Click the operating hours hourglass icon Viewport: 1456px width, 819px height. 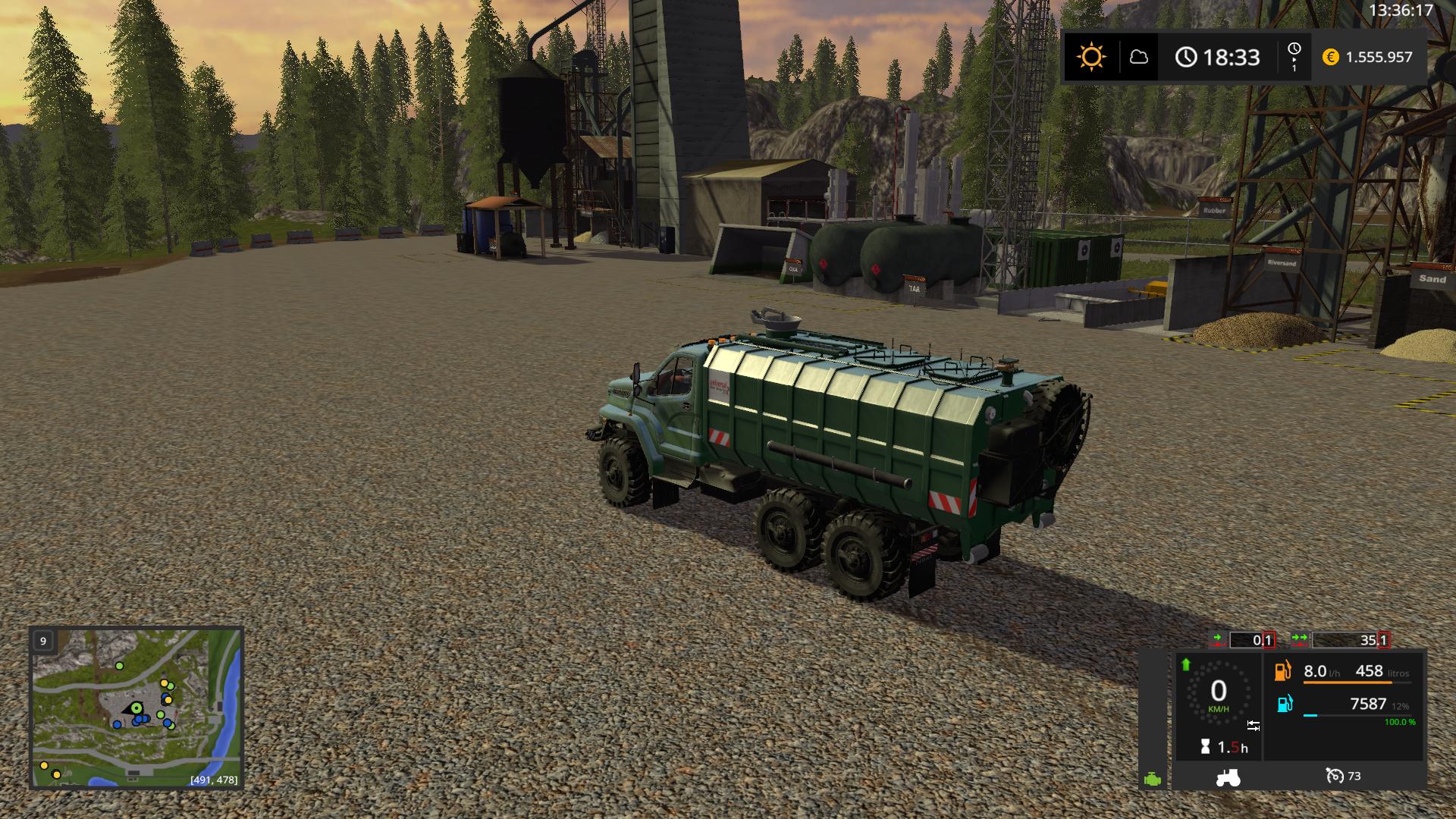click(1205, 748)
